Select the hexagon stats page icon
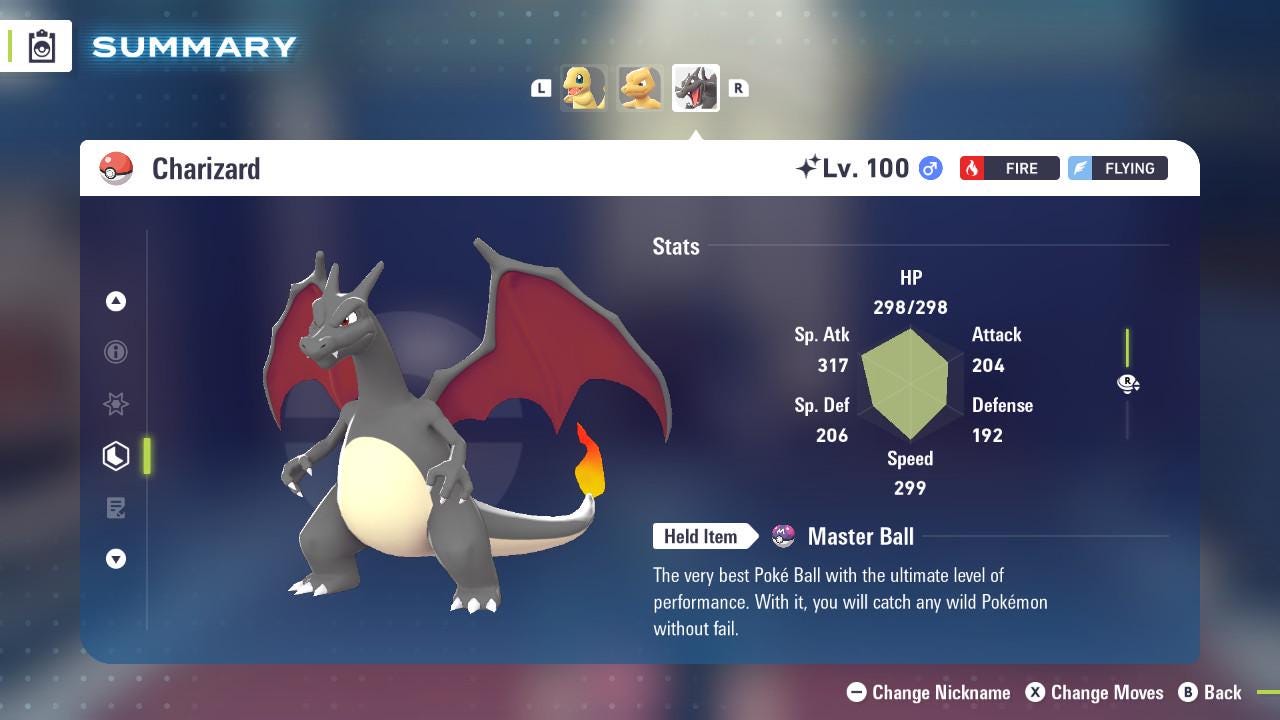This screenshot has height=720, width=1280. [116, 456]
